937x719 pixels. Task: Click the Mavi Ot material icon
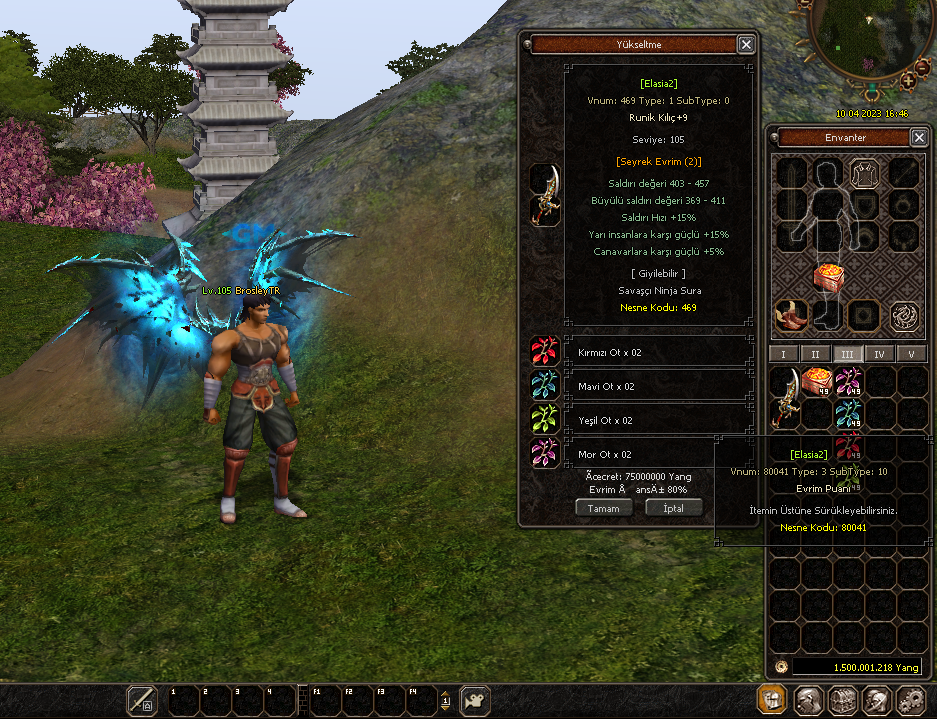pyautogui.click(x=545, y=386)
